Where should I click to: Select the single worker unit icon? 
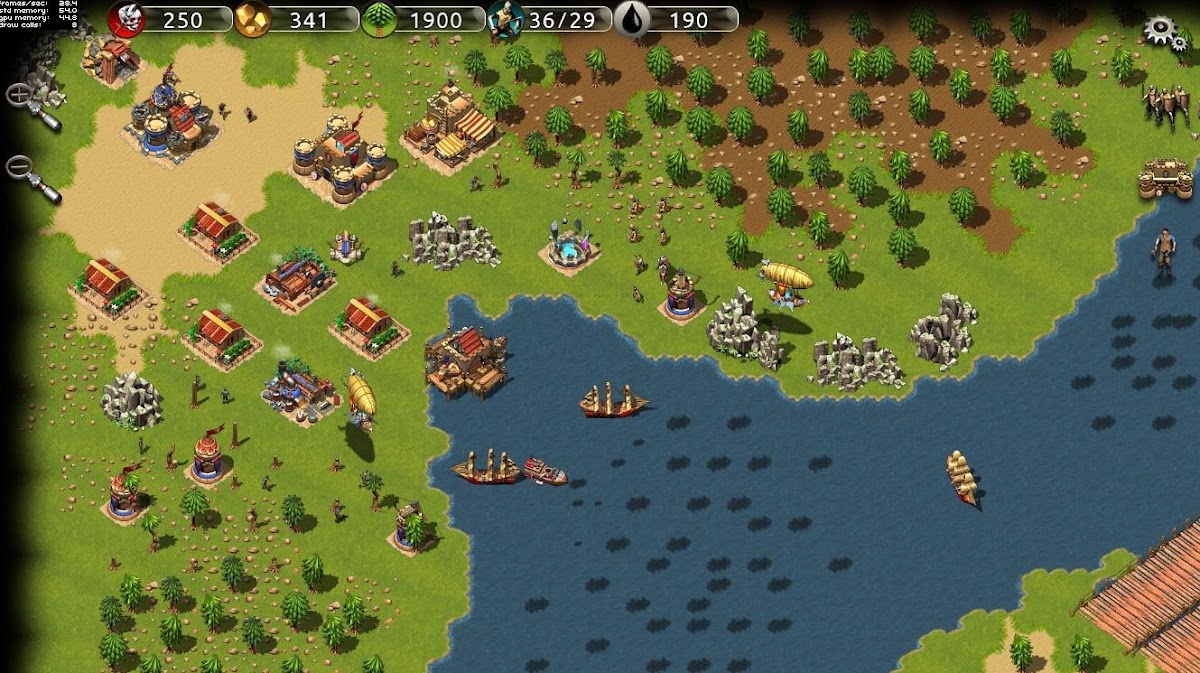point(1164,250)
